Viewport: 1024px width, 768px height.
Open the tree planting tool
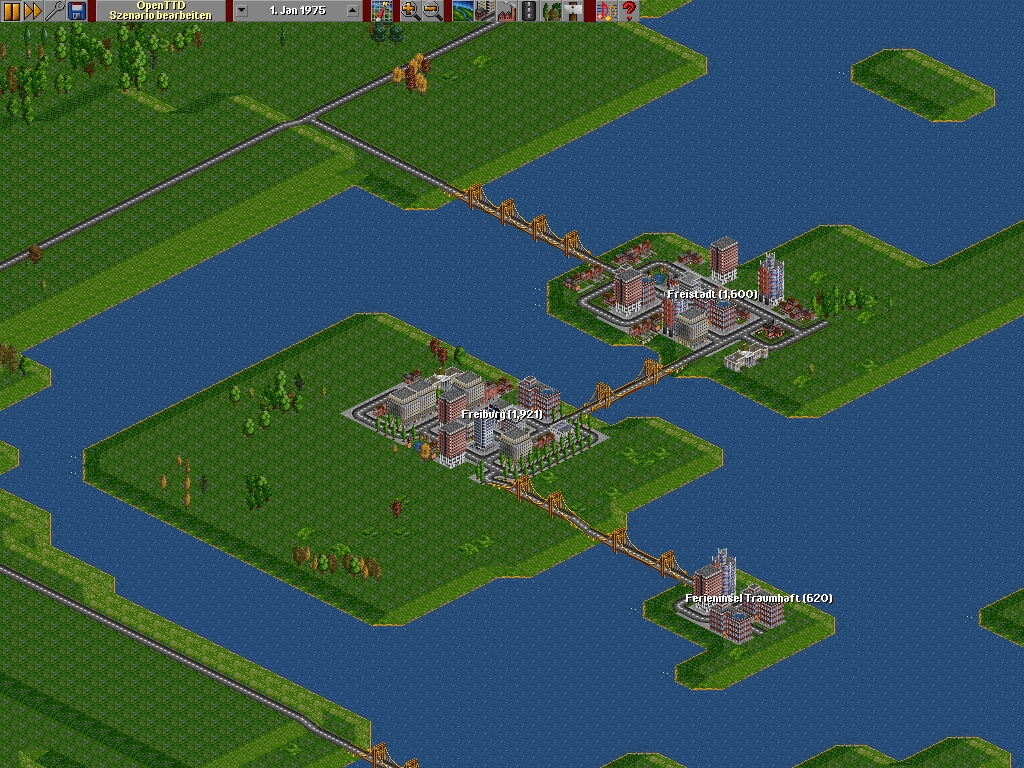[x=551, y=11]
